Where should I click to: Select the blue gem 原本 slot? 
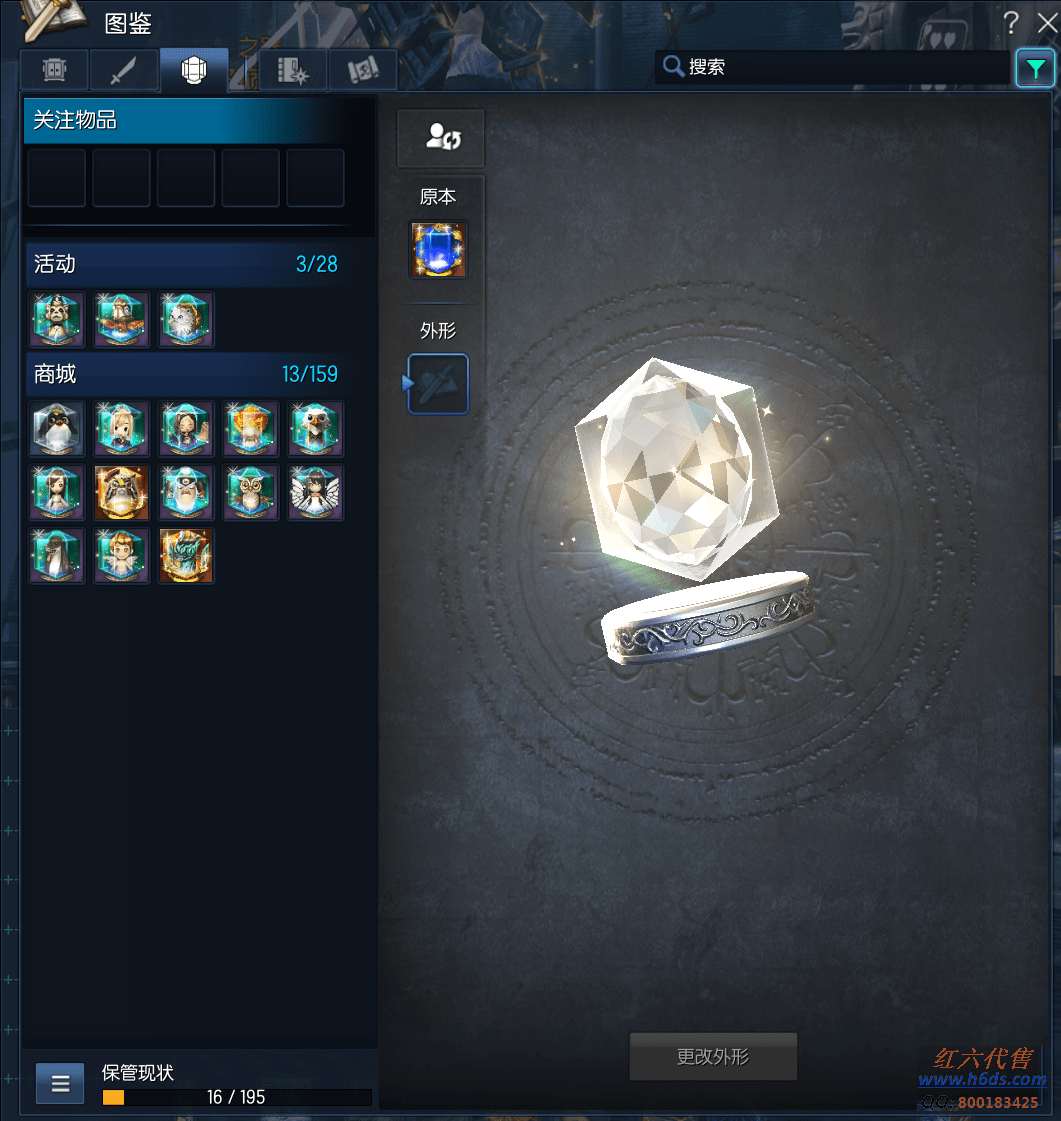tap(438, 250)
